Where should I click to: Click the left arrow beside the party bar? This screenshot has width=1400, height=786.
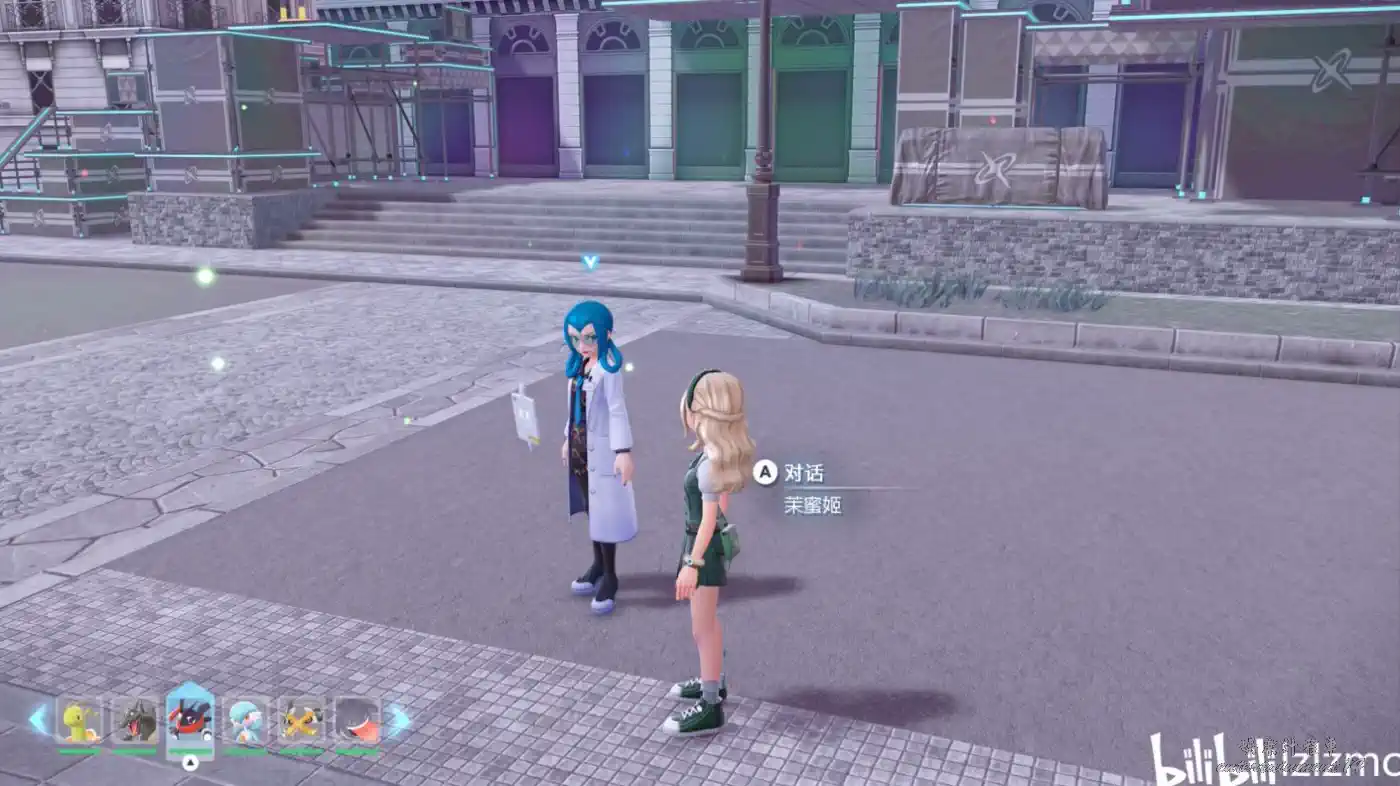[x=39, y=720]
